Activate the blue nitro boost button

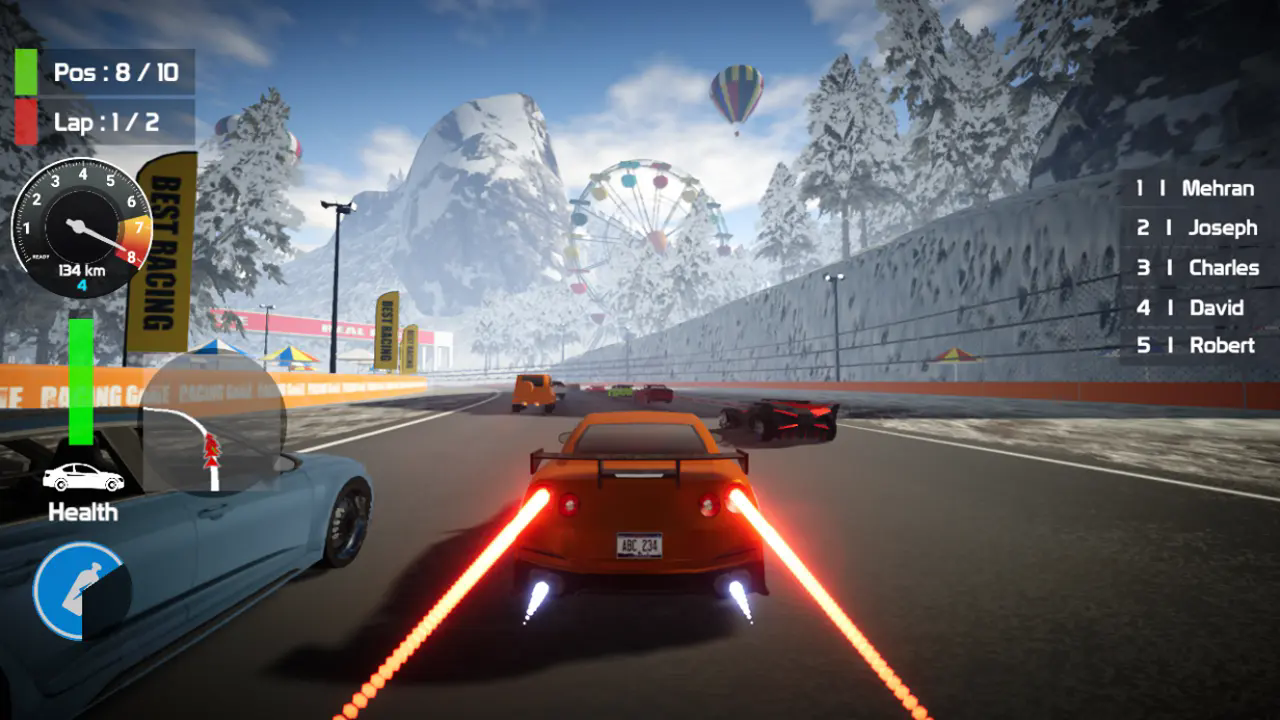79,590
